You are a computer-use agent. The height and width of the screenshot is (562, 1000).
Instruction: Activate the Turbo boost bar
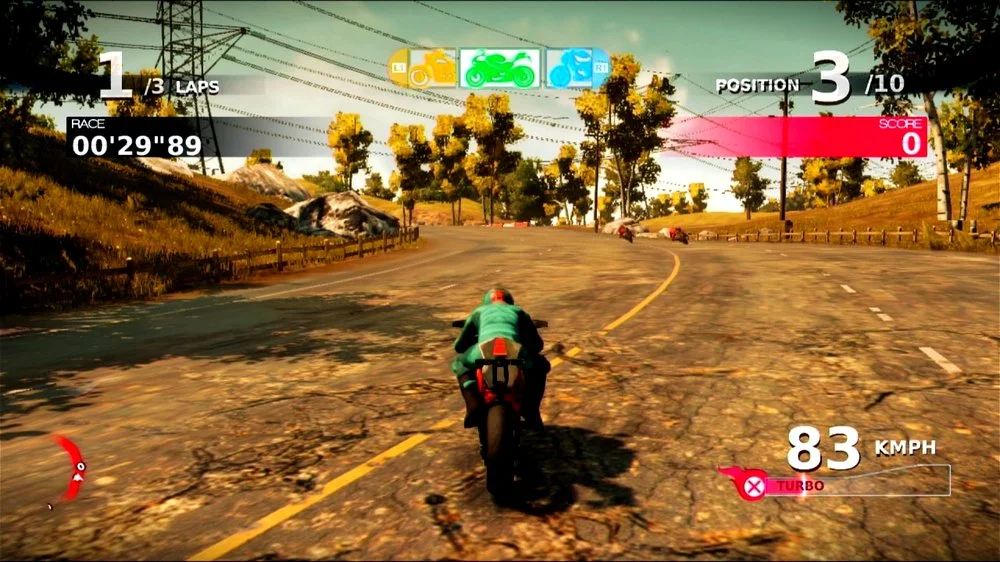coord(835,485)
